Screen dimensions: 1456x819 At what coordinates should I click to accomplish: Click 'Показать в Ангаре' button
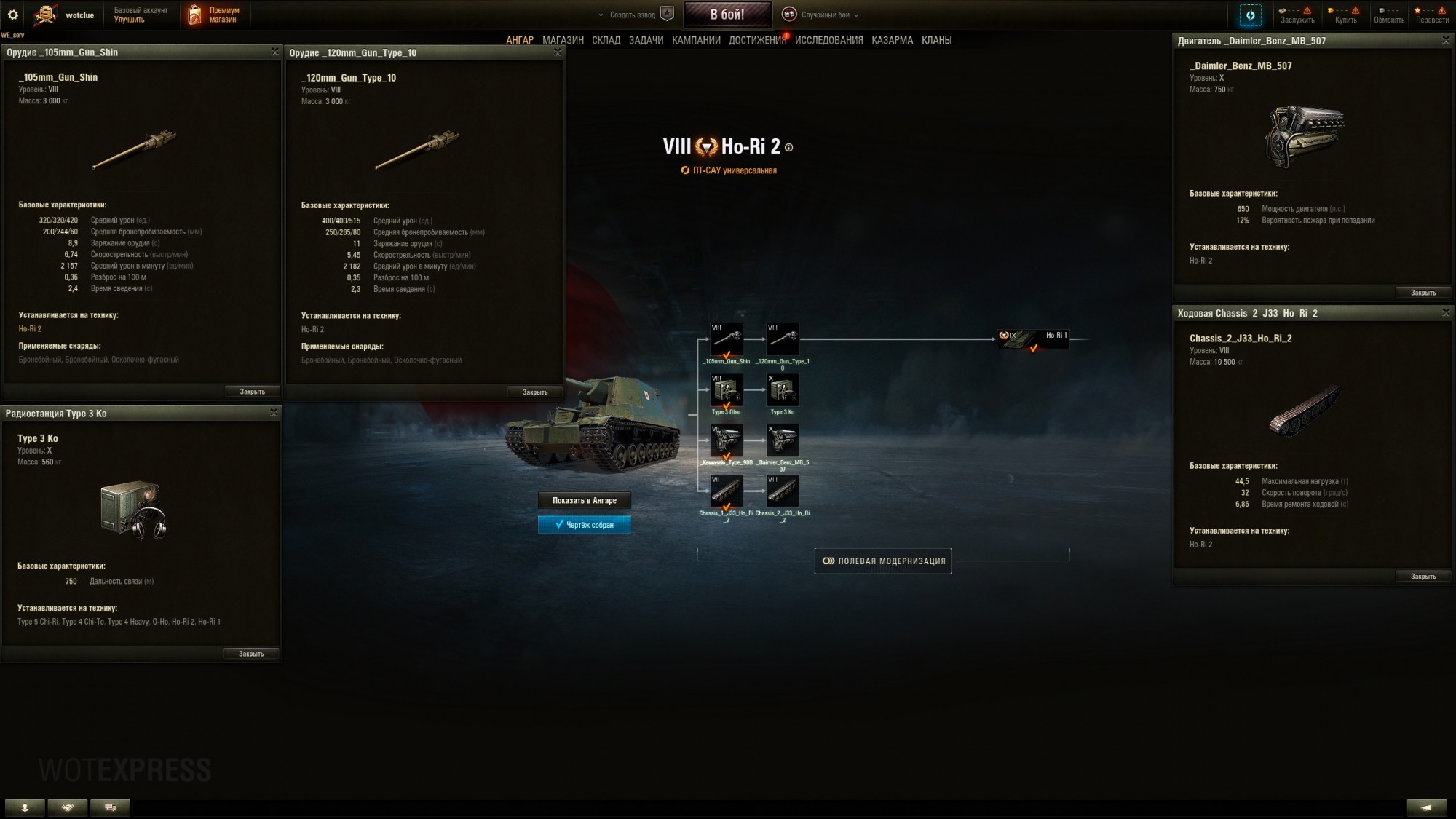pos(585,501)
